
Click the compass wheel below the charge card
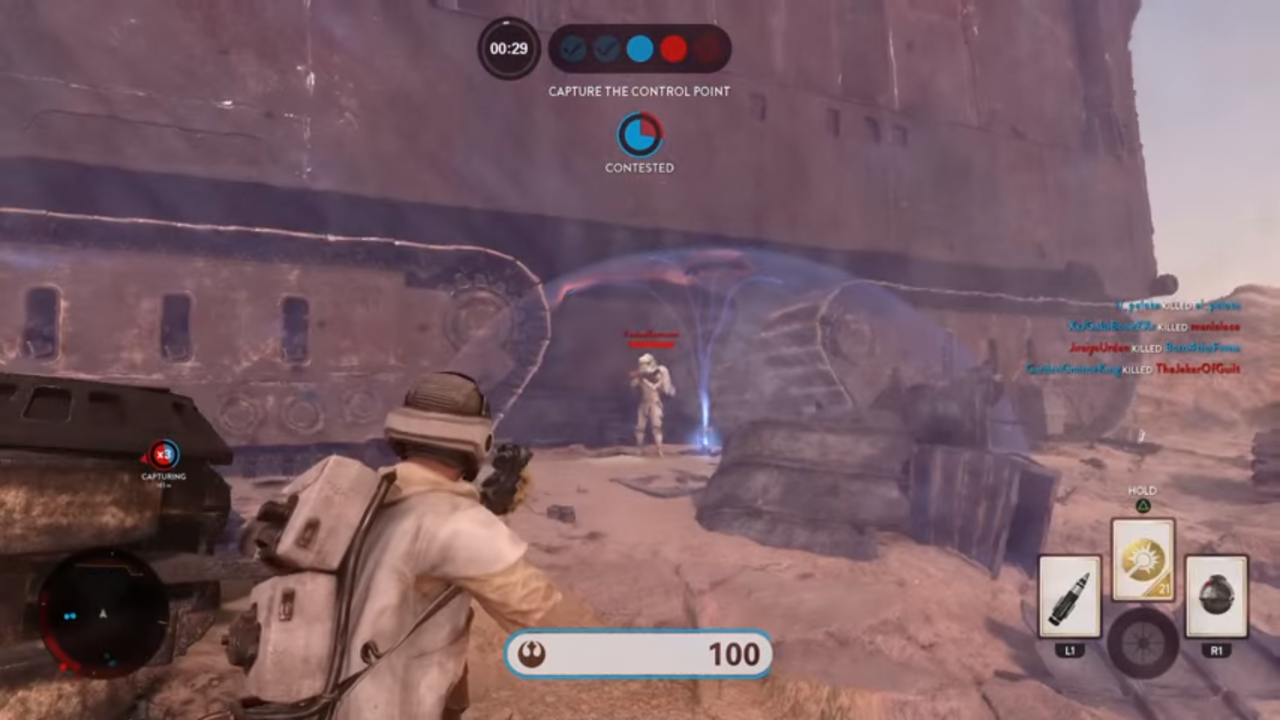[x=1142, y=642]
